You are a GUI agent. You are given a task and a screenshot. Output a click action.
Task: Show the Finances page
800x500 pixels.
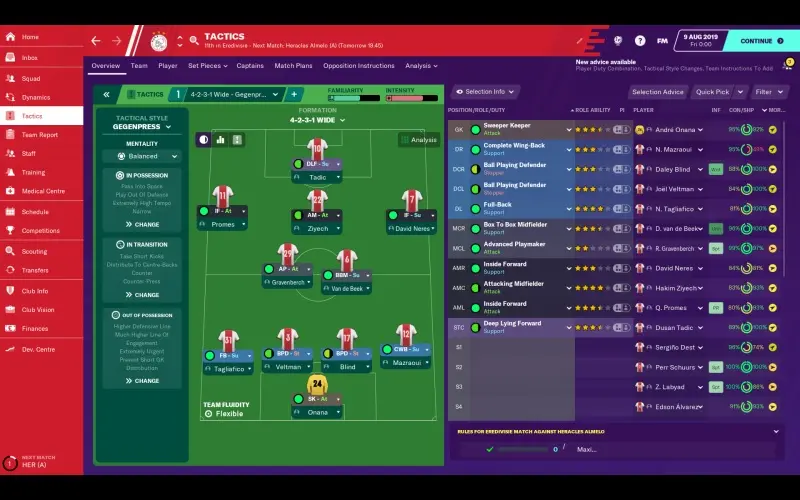[x=35, y=328]
